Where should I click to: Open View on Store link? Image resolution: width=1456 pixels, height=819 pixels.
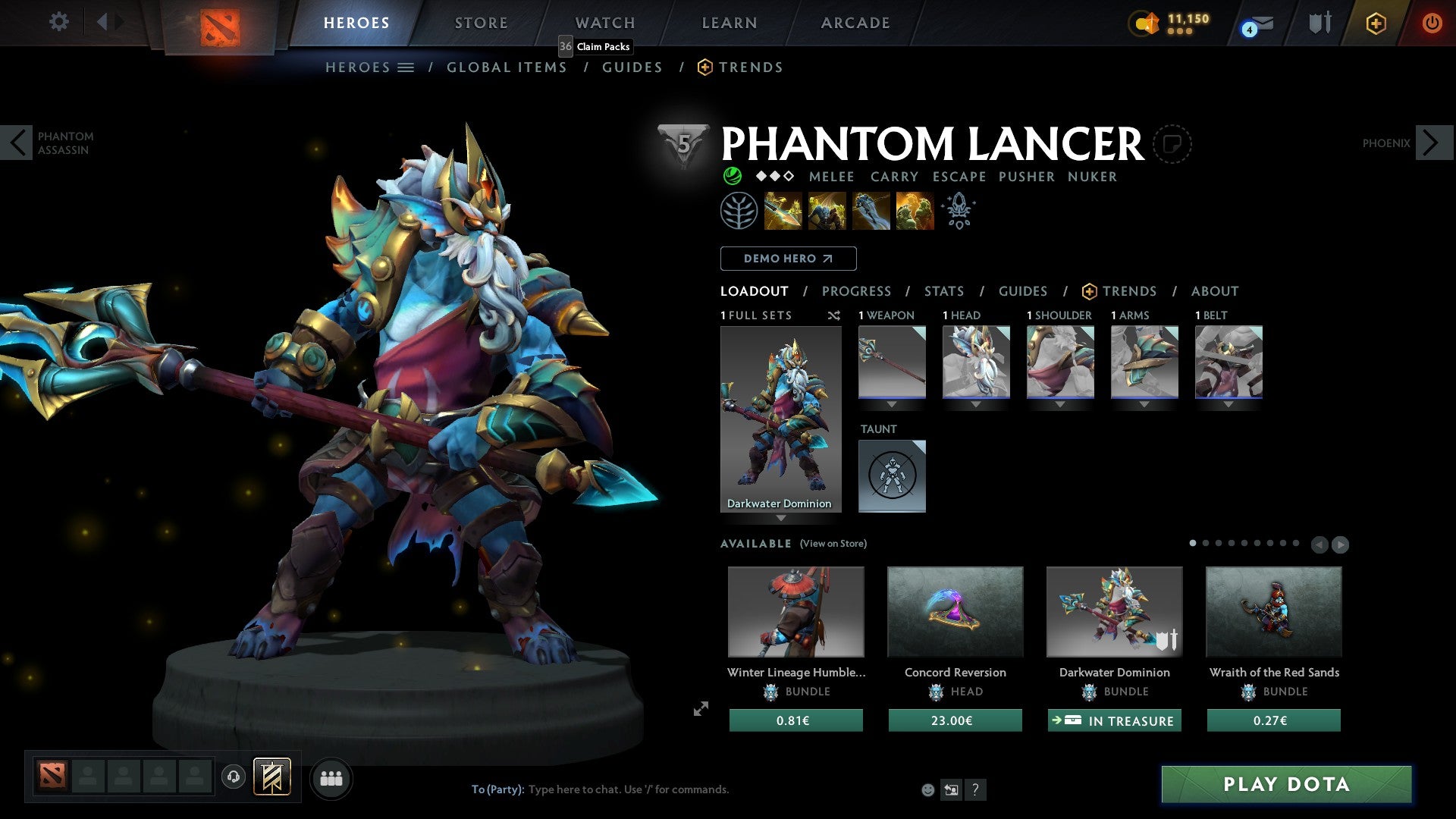(x=833, y=544)
